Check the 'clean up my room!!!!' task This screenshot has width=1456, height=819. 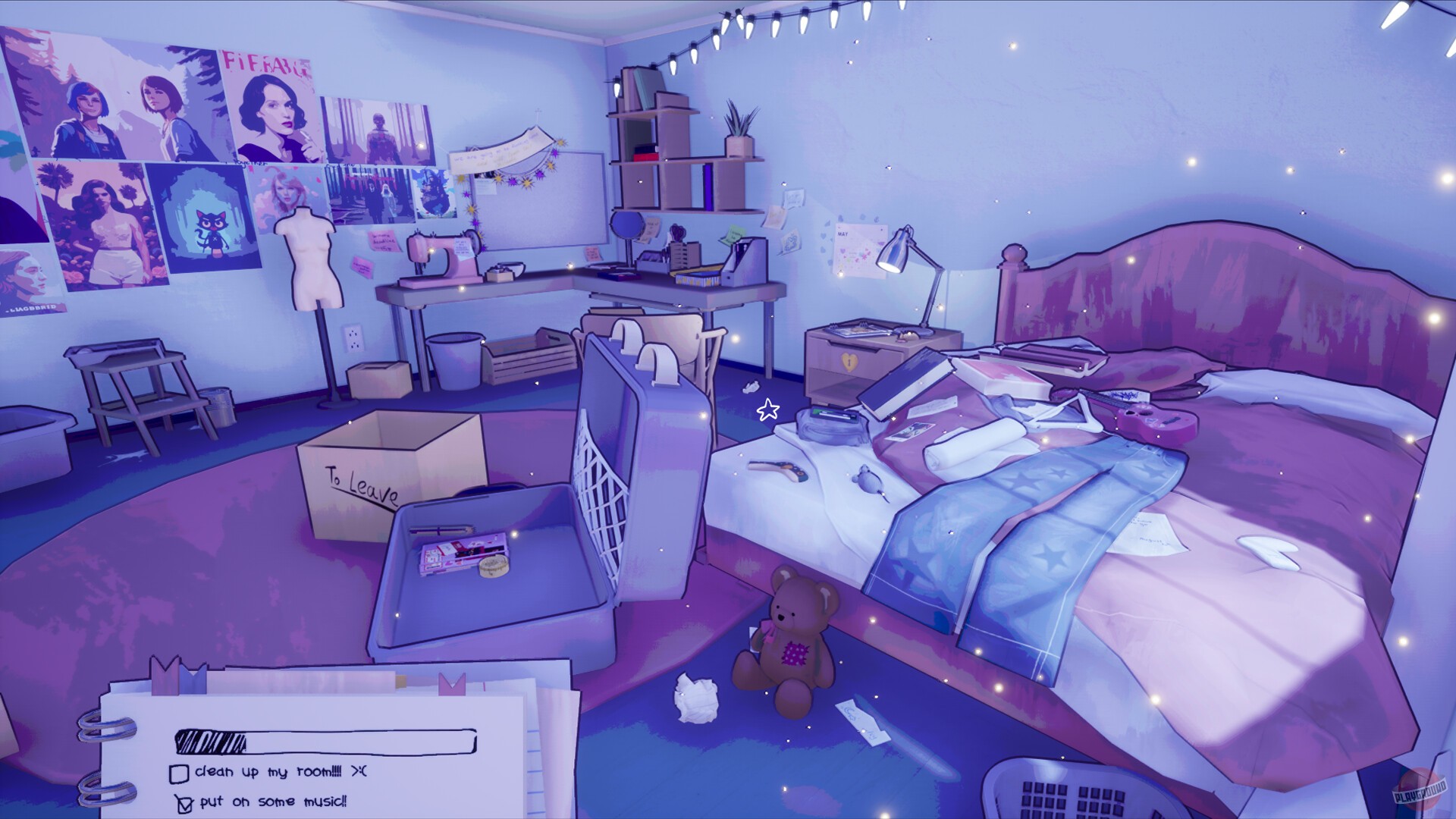[180, 775]
